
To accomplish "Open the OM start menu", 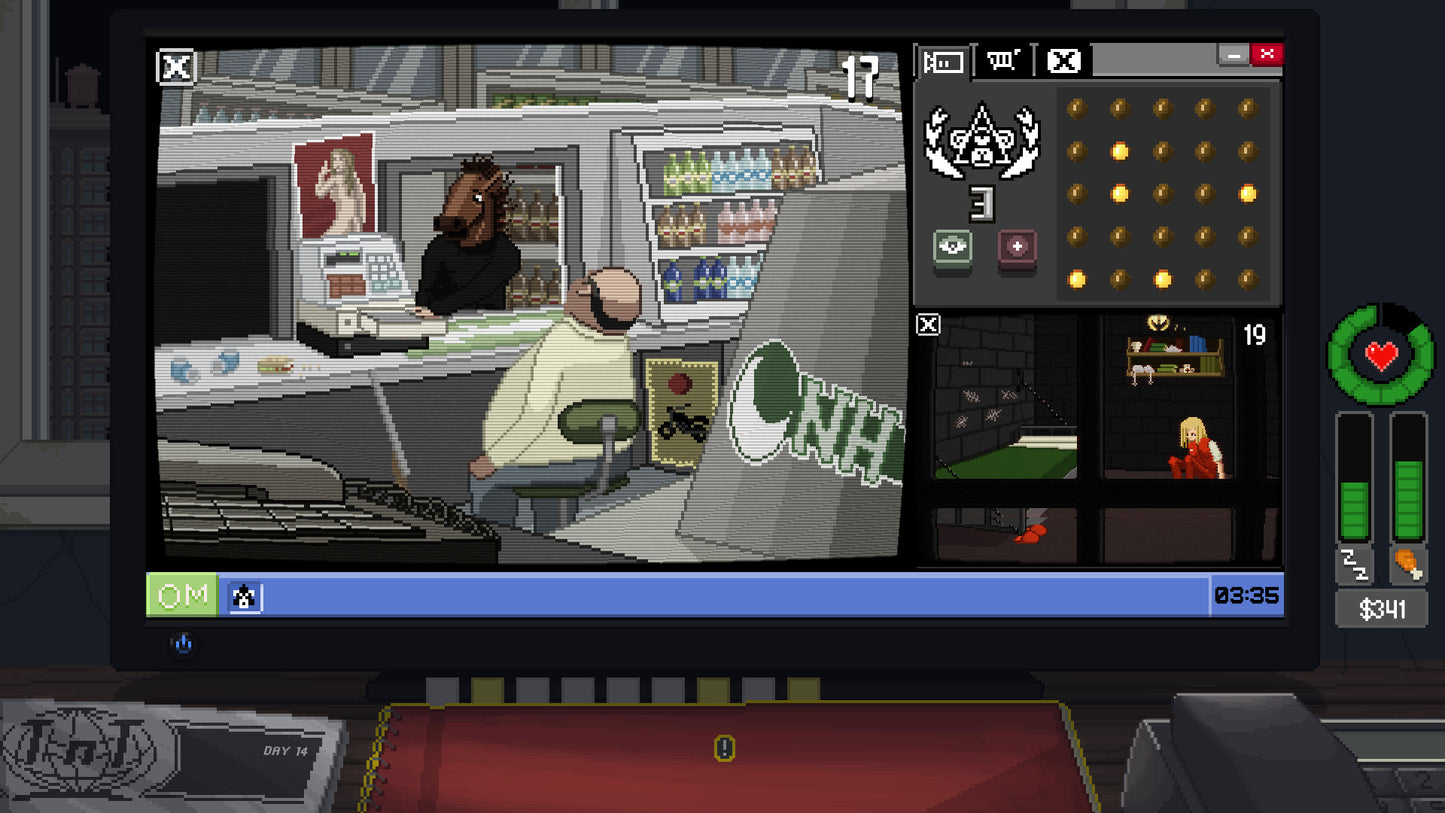I will pyautogui.click(x=181, y=594).
